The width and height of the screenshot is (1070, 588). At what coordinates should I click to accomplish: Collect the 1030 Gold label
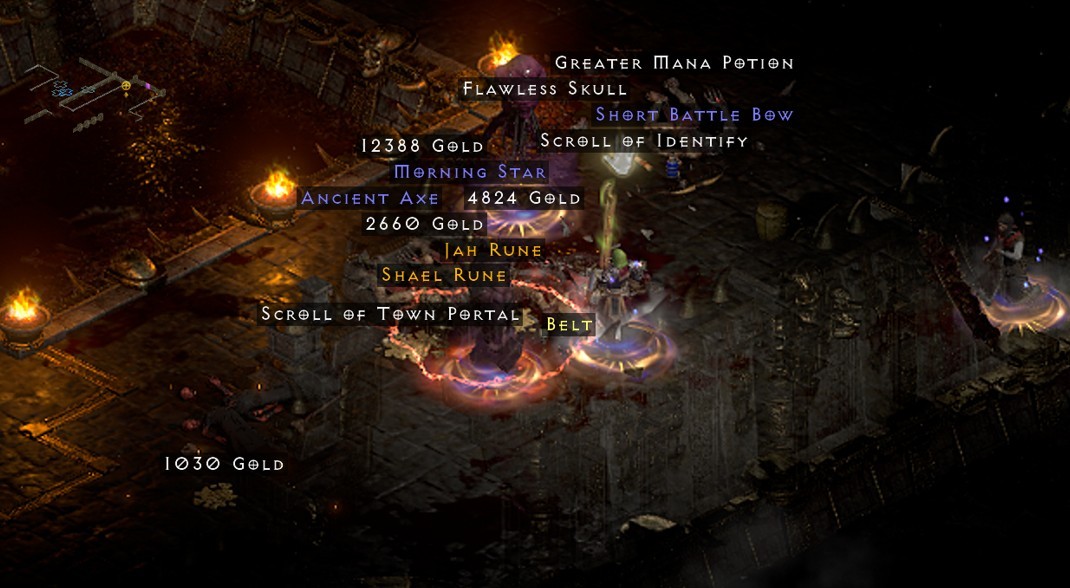pyautogui.click(x=224, y=464)
